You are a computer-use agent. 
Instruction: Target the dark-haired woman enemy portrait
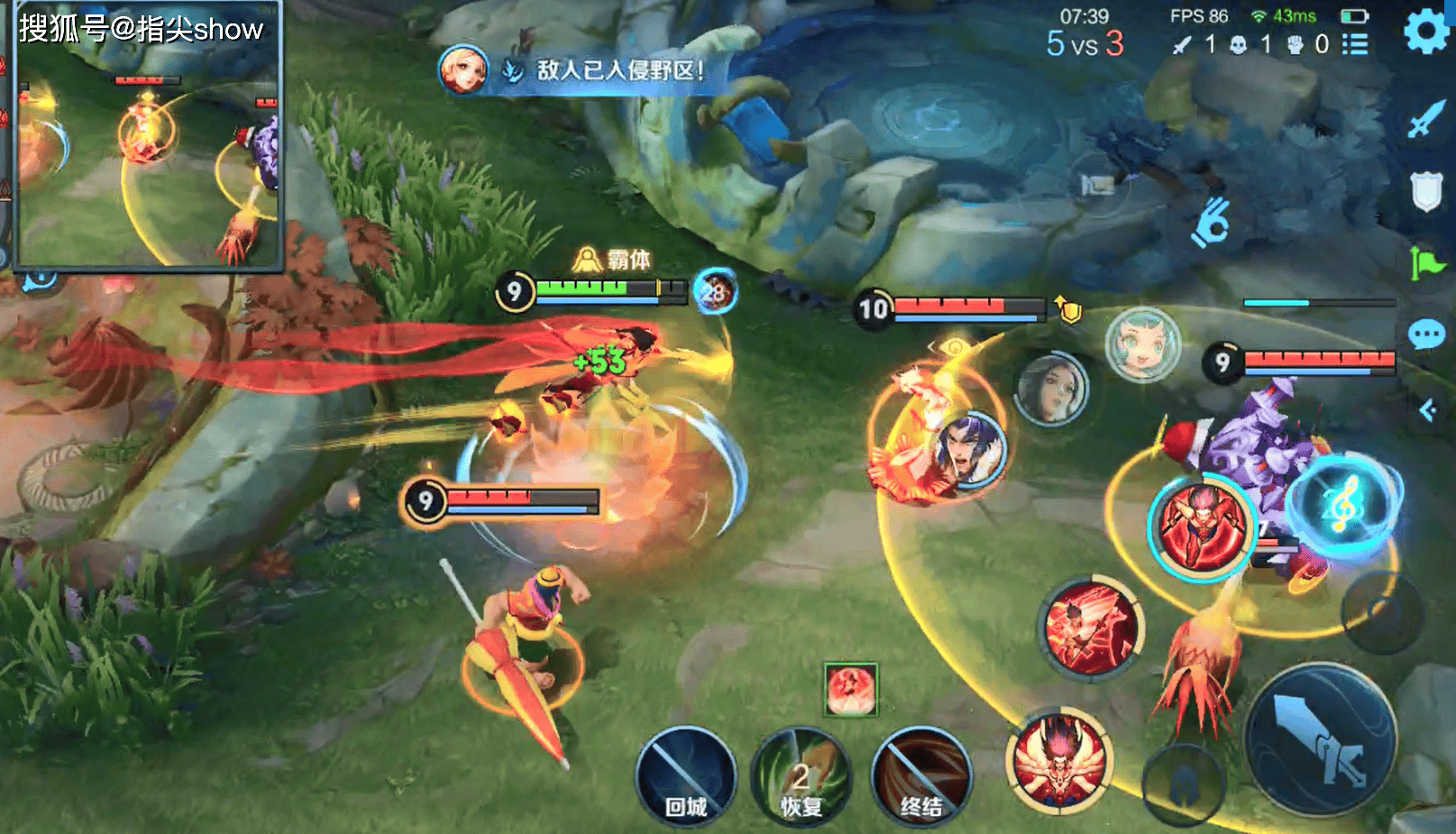pyautogui.click(x=1052, y=388)
